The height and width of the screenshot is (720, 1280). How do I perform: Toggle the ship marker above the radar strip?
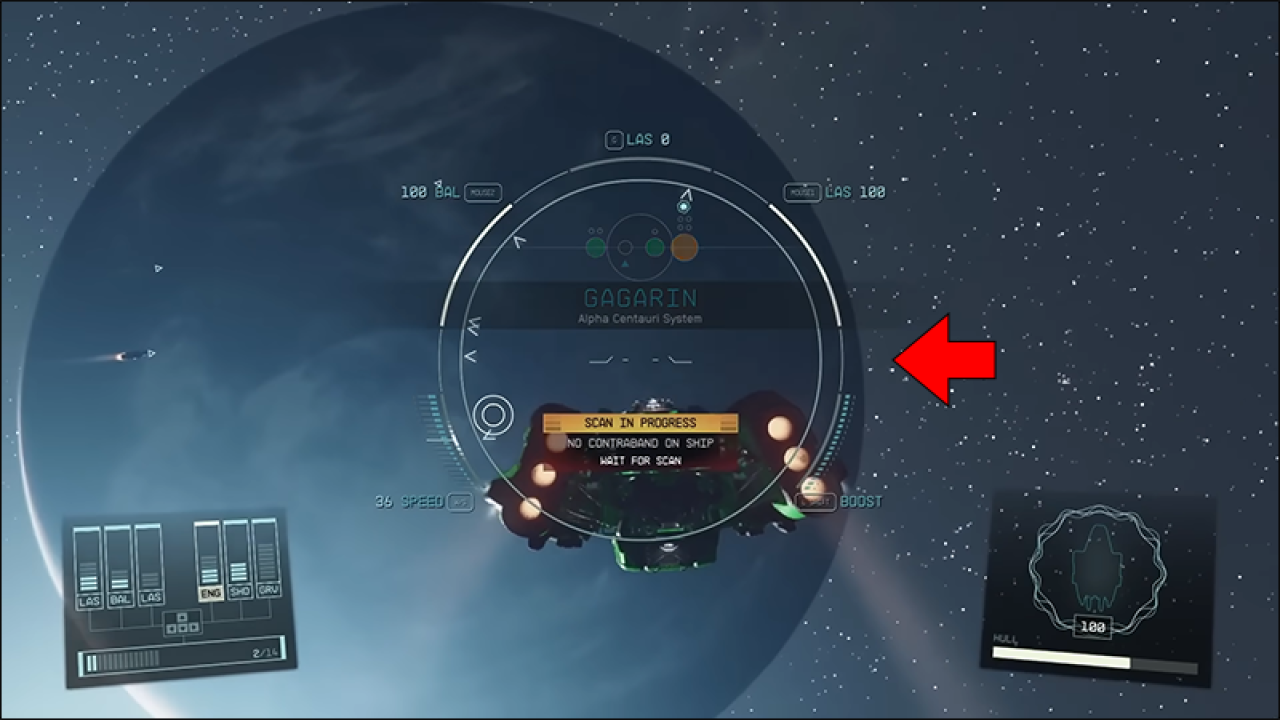pyautogui.click(x=683, y=206)
